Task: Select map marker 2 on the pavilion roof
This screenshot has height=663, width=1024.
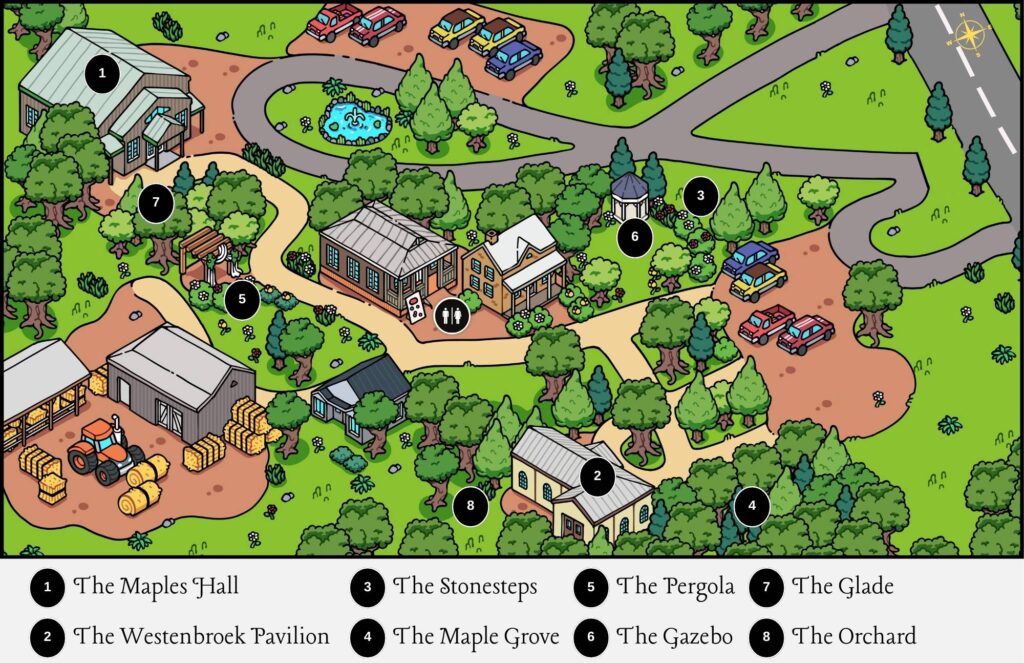Action: tap(597, 476)
